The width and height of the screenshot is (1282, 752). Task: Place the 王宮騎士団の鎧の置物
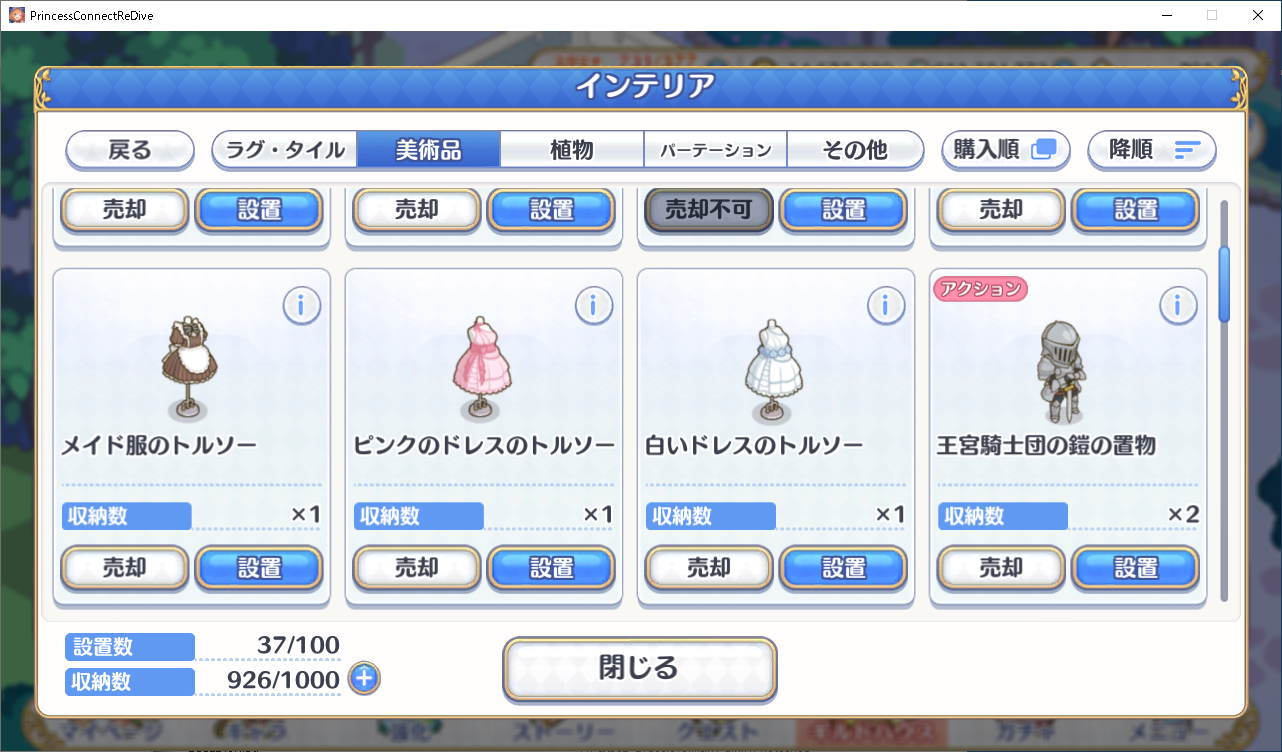[1135, 568]
